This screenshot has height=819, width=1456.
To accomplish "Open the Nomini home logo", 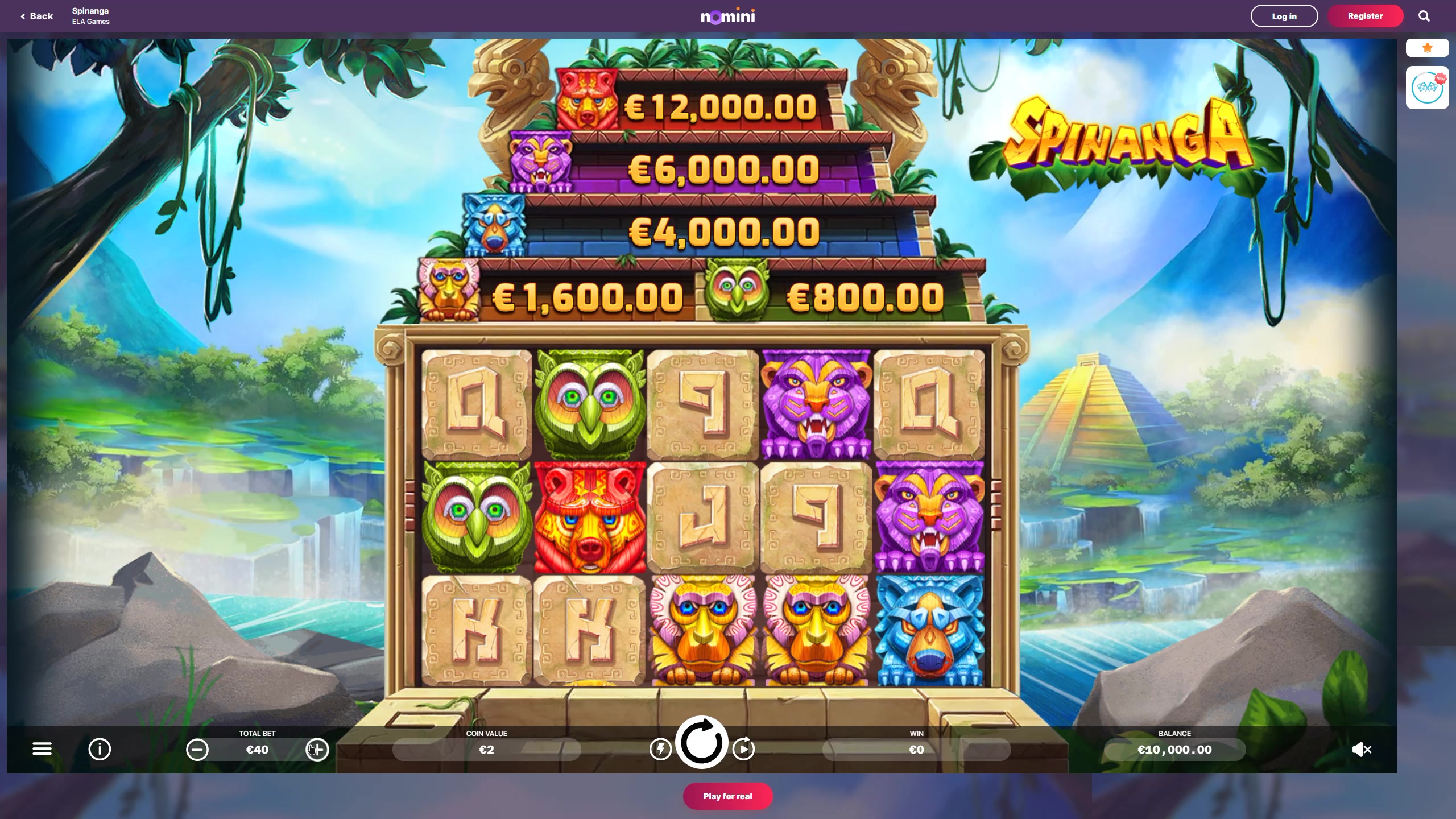I will [x=727, y=16].
